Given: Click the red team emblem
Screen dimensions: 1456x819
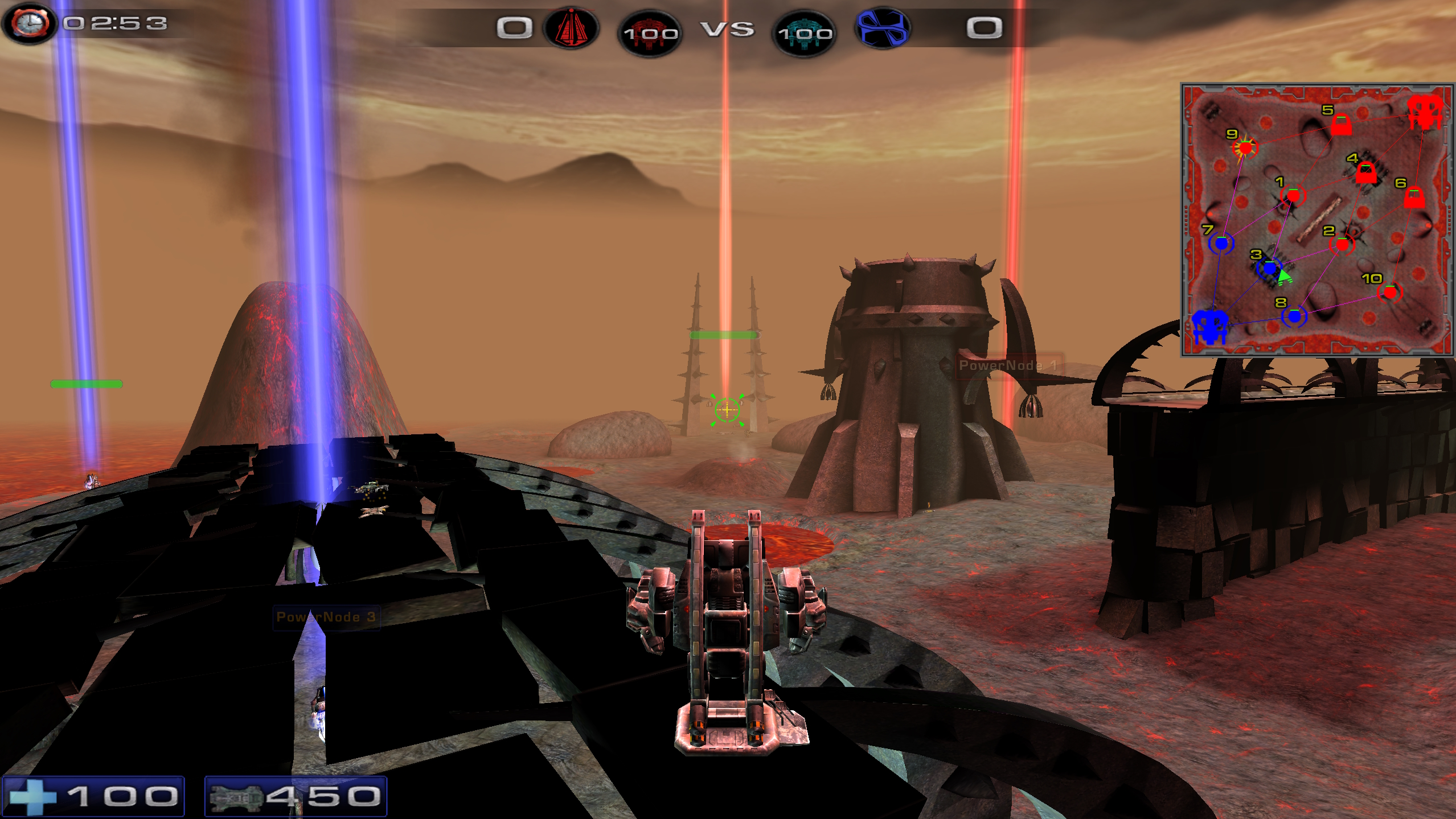Looking at the screenshot, I should 571,27.
